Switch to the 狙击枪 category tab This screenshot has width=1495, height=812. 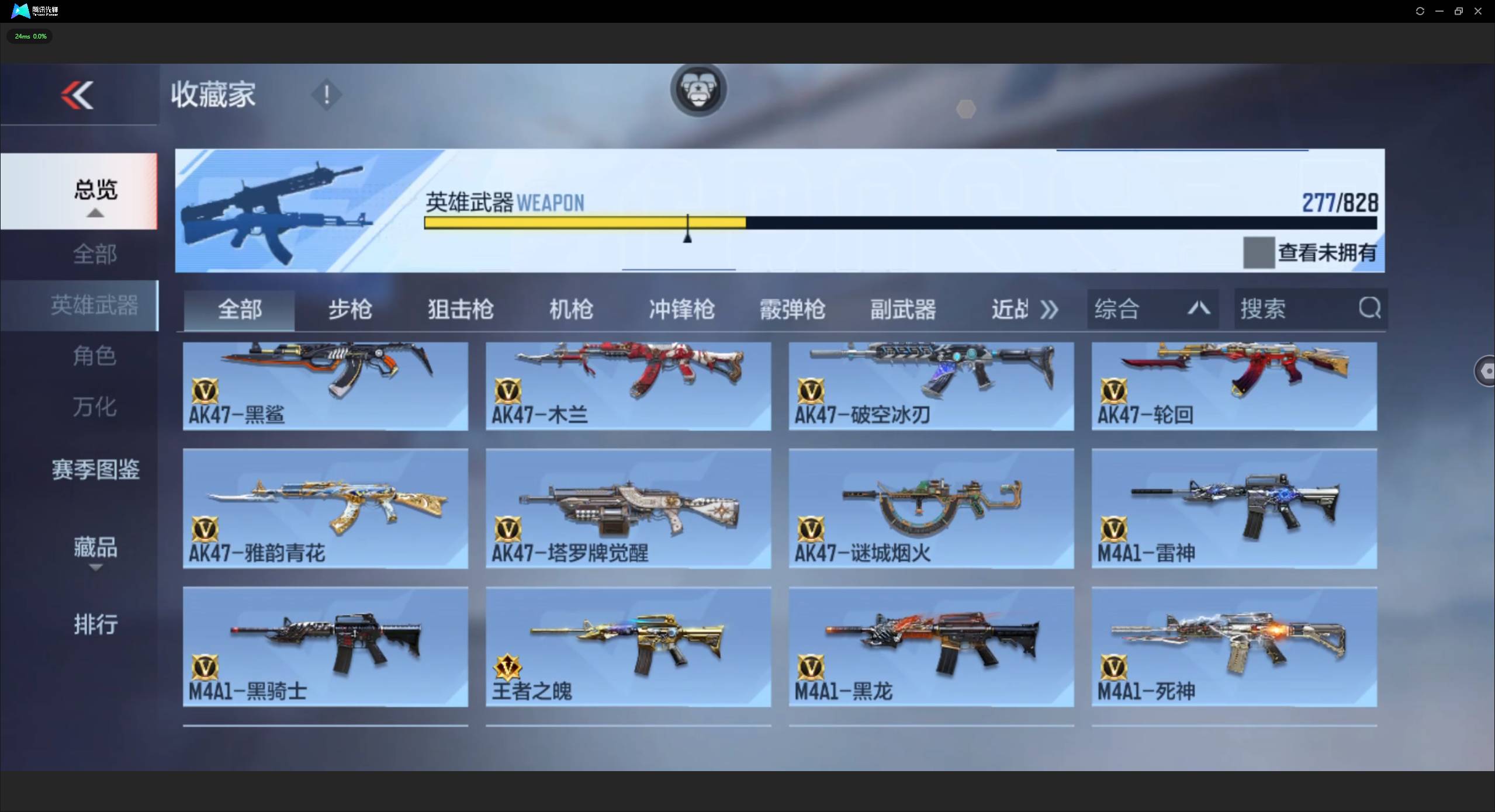(x=461, y=309)
